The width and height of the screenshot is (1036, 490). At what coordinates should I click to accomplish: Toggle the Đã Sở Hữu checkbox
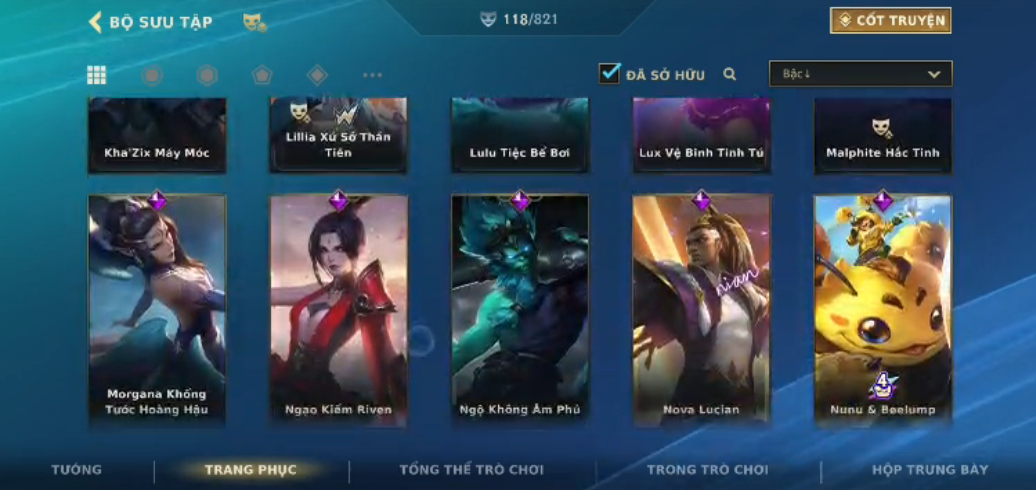click(610, 73)
